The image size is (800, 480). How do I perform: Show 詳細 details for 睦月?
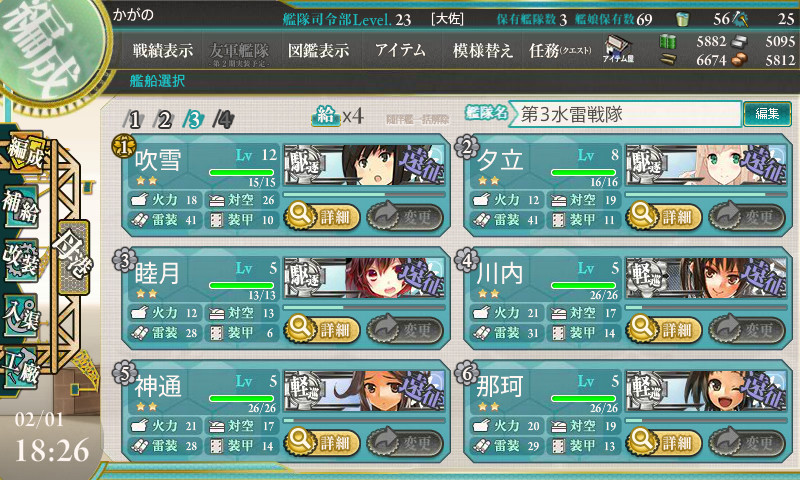pyautogui.click(x=320, y=328)
